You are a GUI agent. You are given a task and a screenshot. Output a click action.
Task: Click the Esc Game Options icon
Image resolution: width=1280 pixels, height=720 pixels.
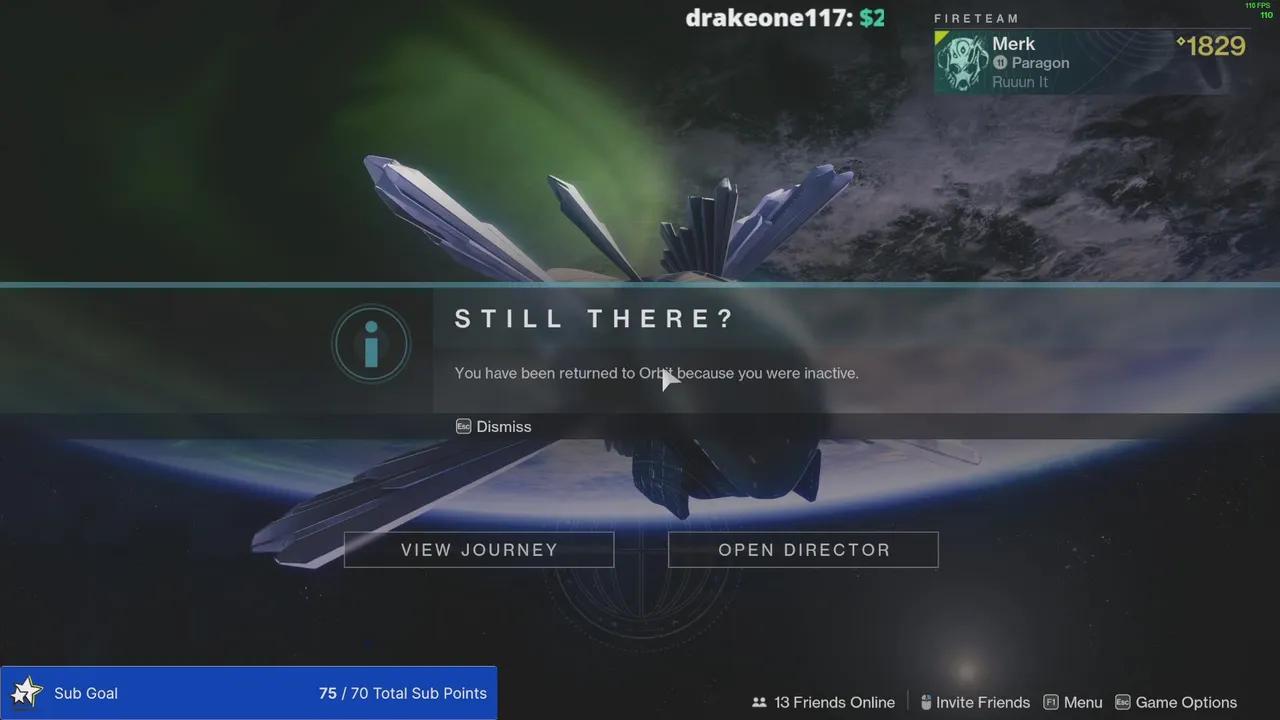pos(1124,702)
